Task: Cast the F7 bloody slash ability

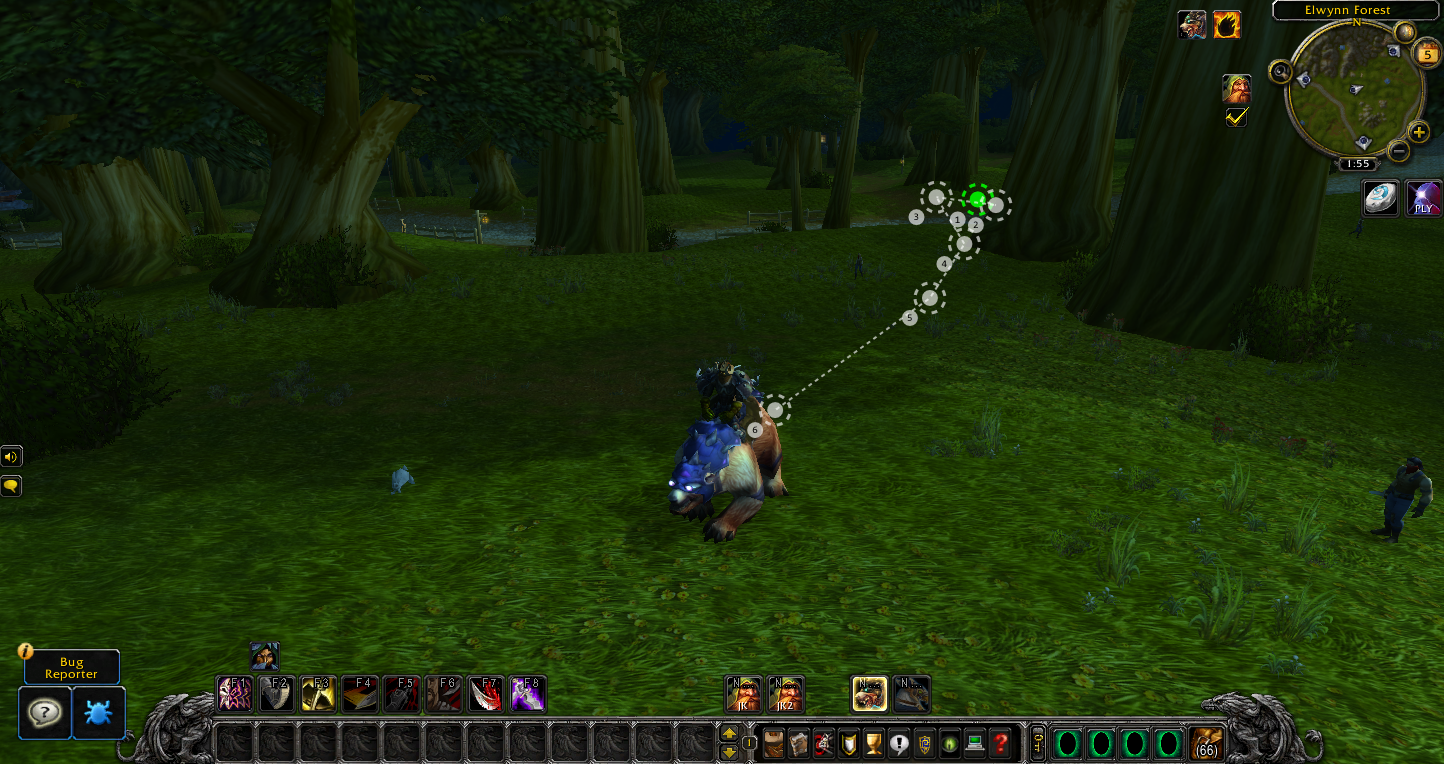Action: point(487,693)
